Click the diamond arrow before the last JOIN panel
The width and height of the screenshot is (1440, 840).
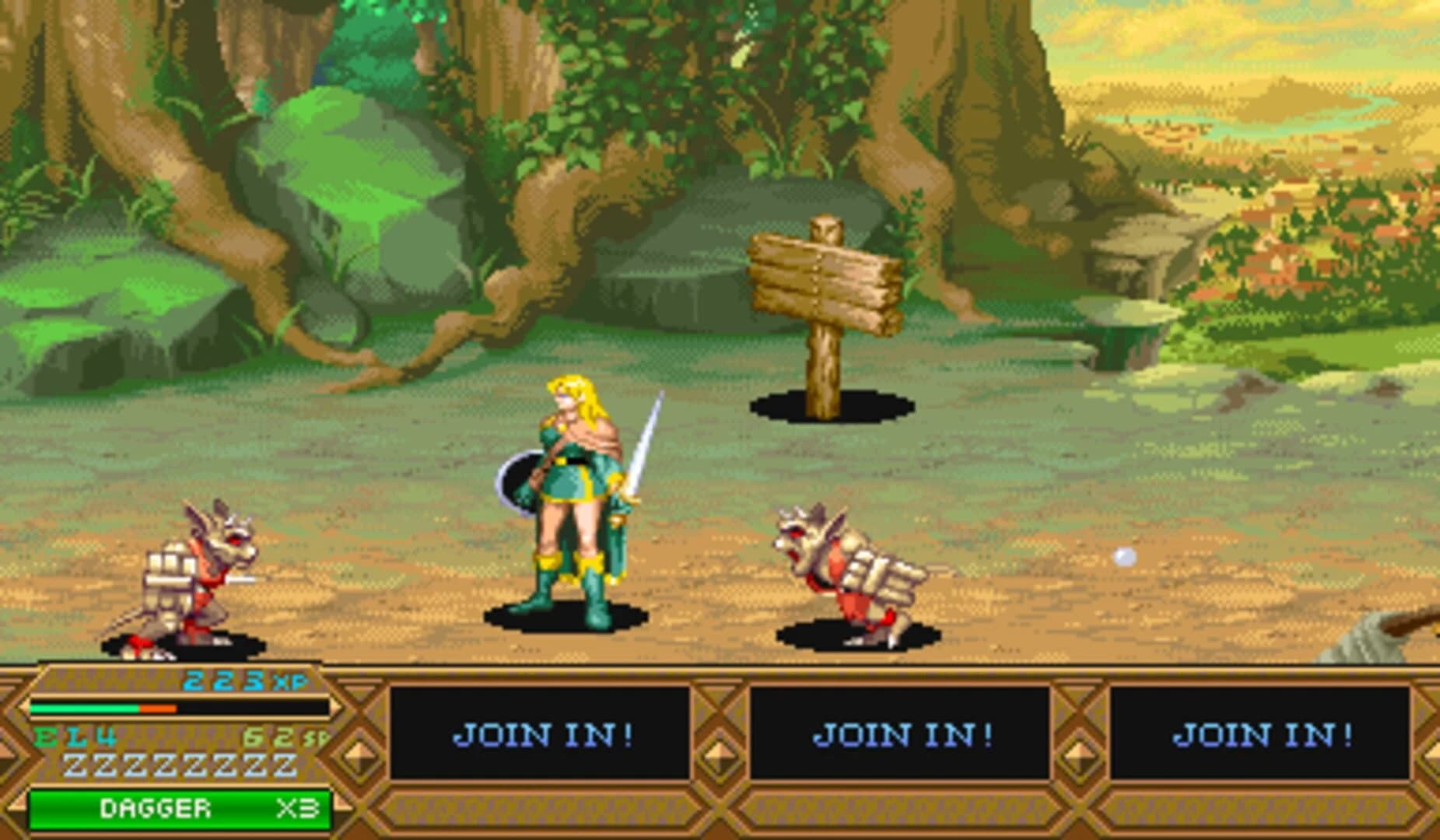pos(1080,753)
